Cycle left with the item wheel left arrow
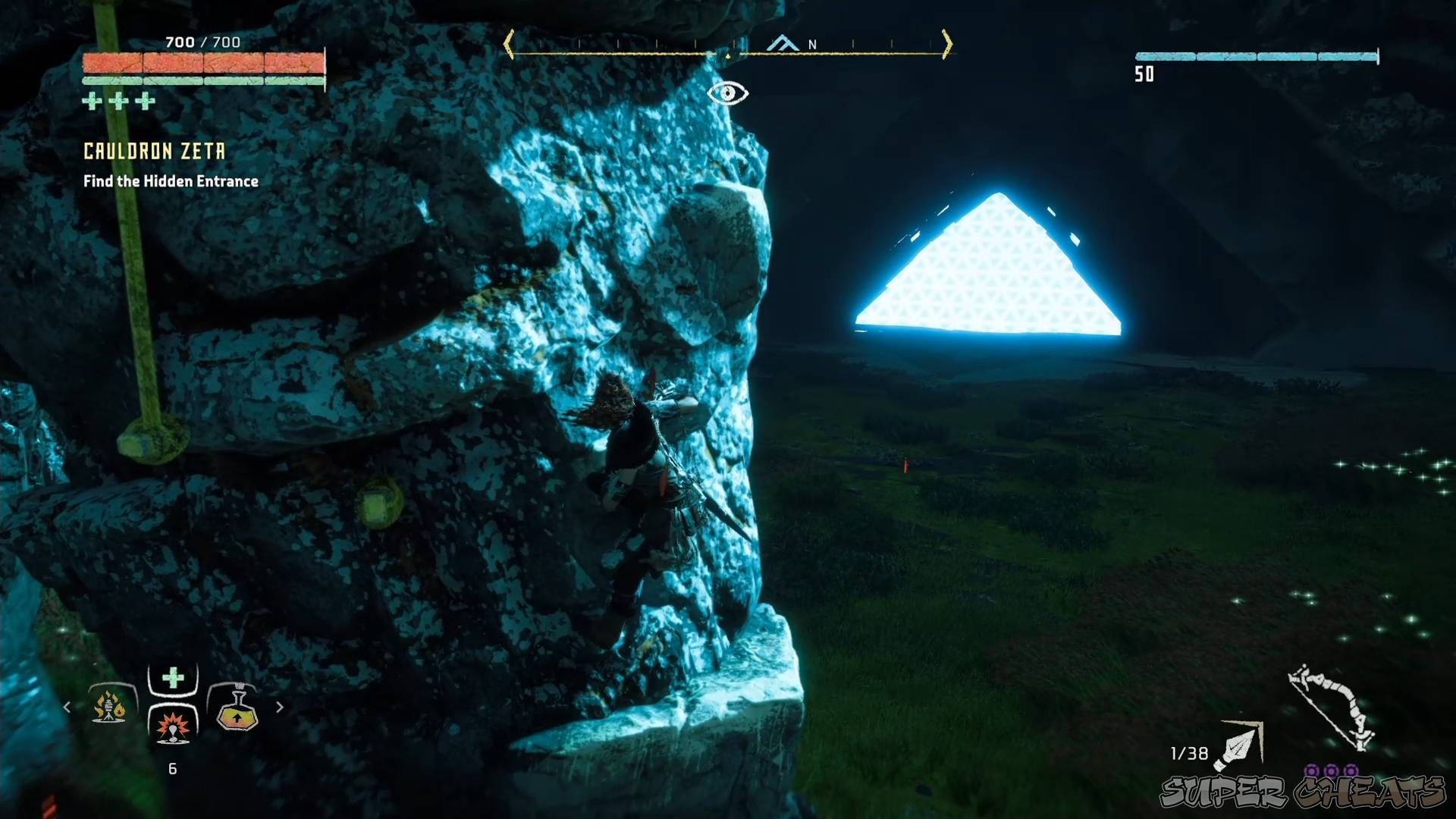Viewport: 1456px width, 819px height. [67, 707]
